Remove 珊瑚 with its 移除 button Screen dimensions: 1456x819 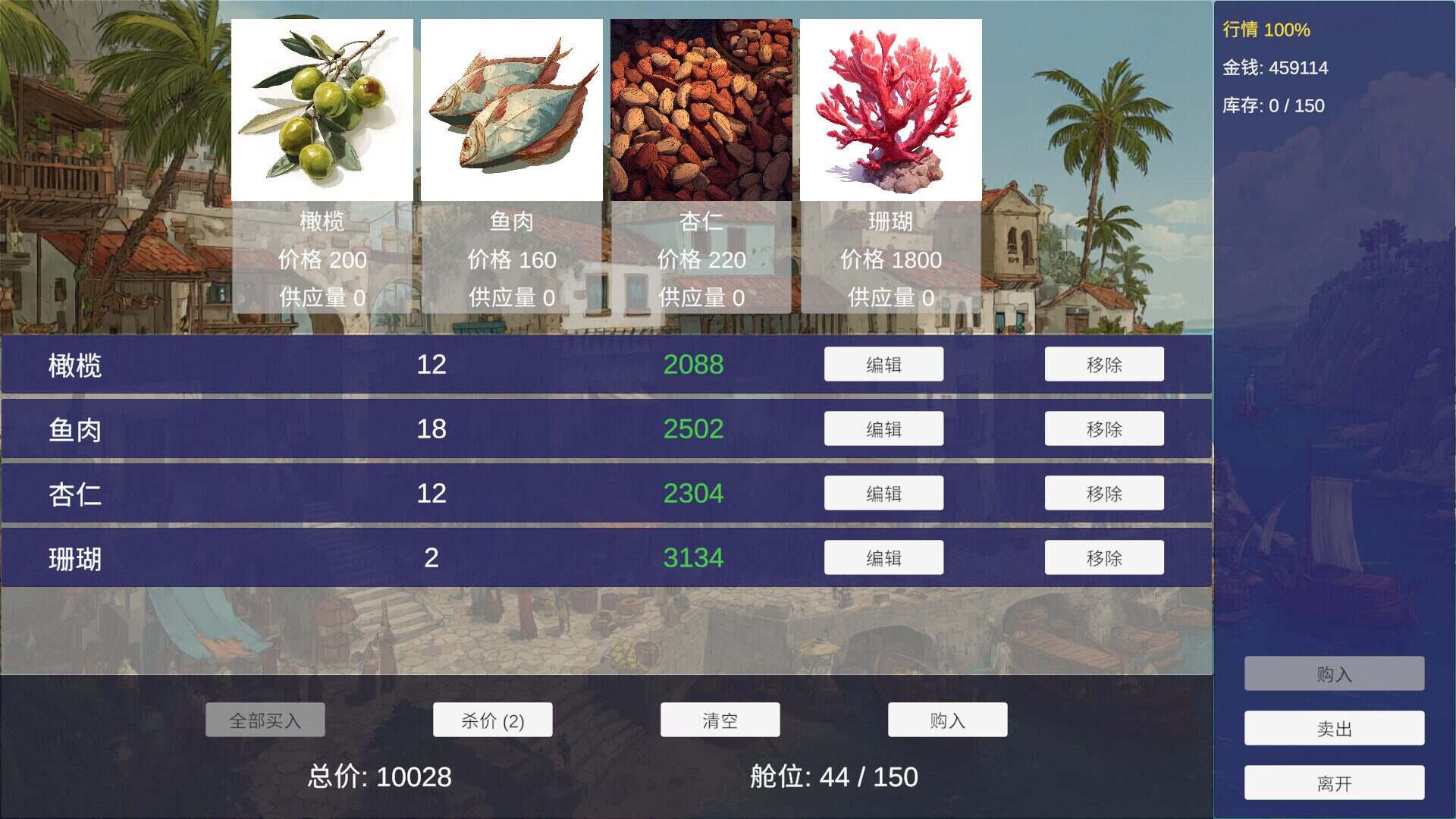coord(1104,557)
